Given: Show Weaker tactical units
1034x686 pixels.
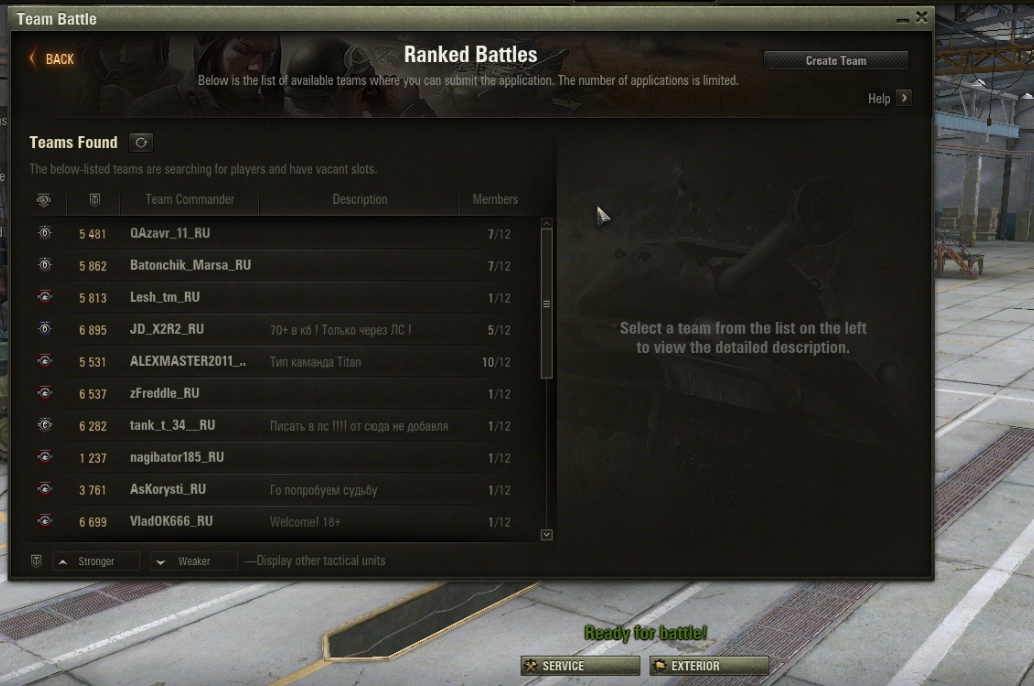Looking at the screenshot, I should tap(193, 561).
